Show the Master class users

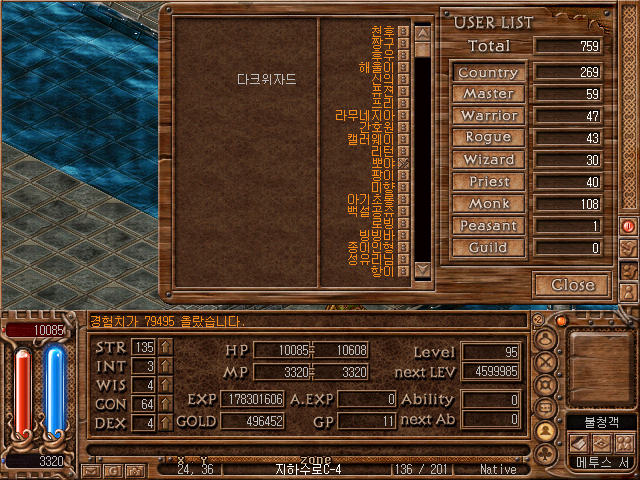point(488,94)
